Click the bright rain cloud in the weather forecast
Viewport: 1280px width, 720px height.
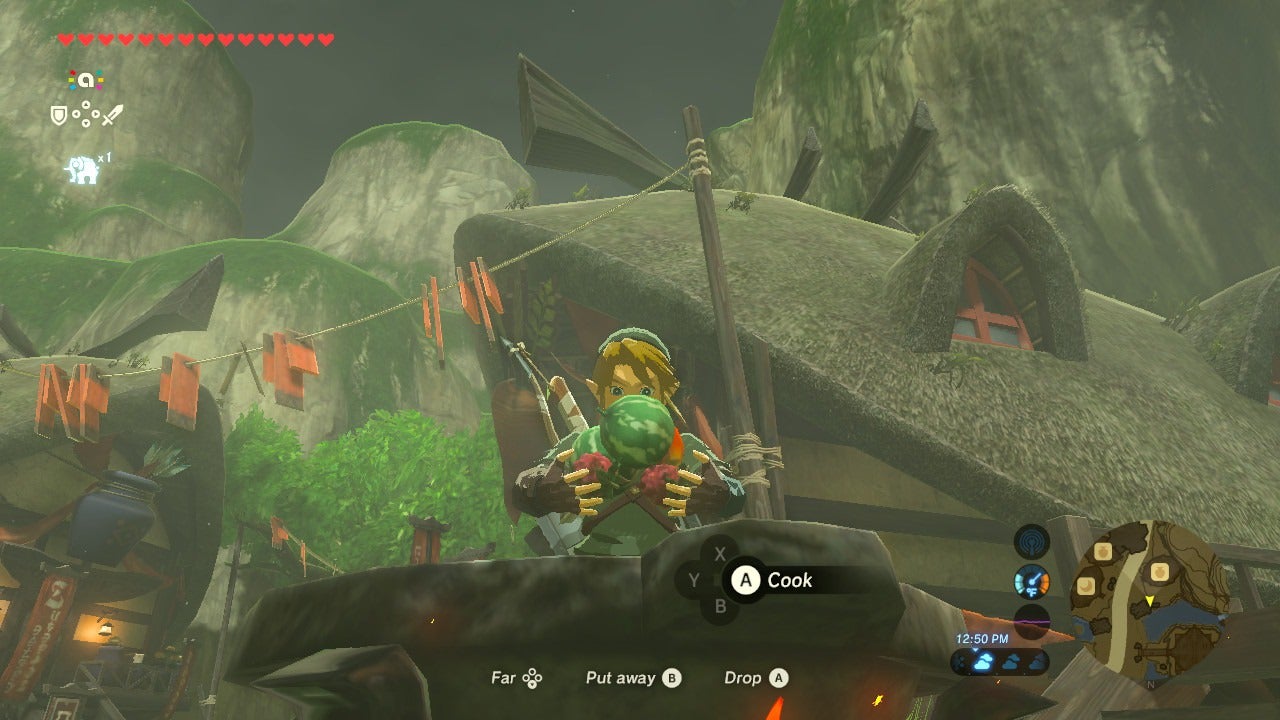tap(982, 661)
